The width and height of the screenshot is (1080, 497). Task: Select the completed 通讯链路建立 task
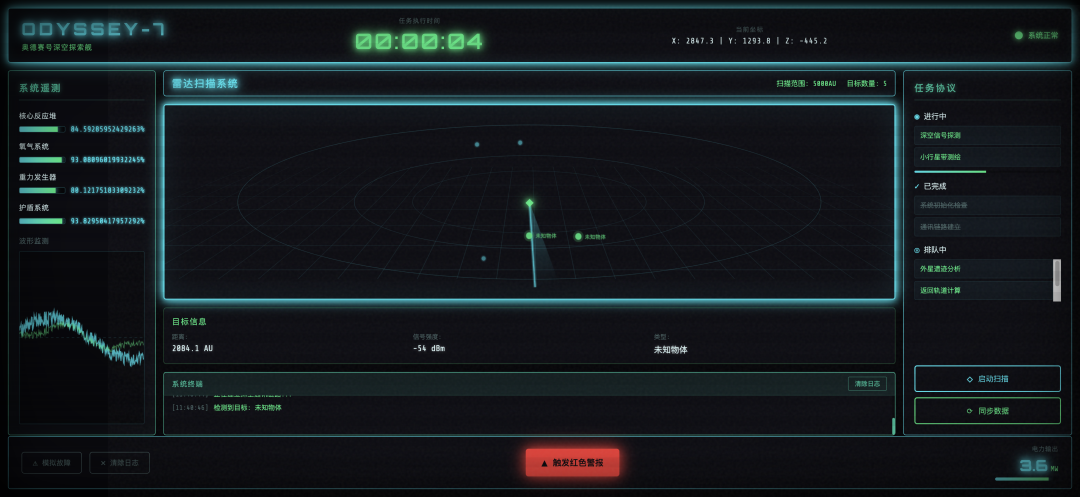tap(987, 227)
